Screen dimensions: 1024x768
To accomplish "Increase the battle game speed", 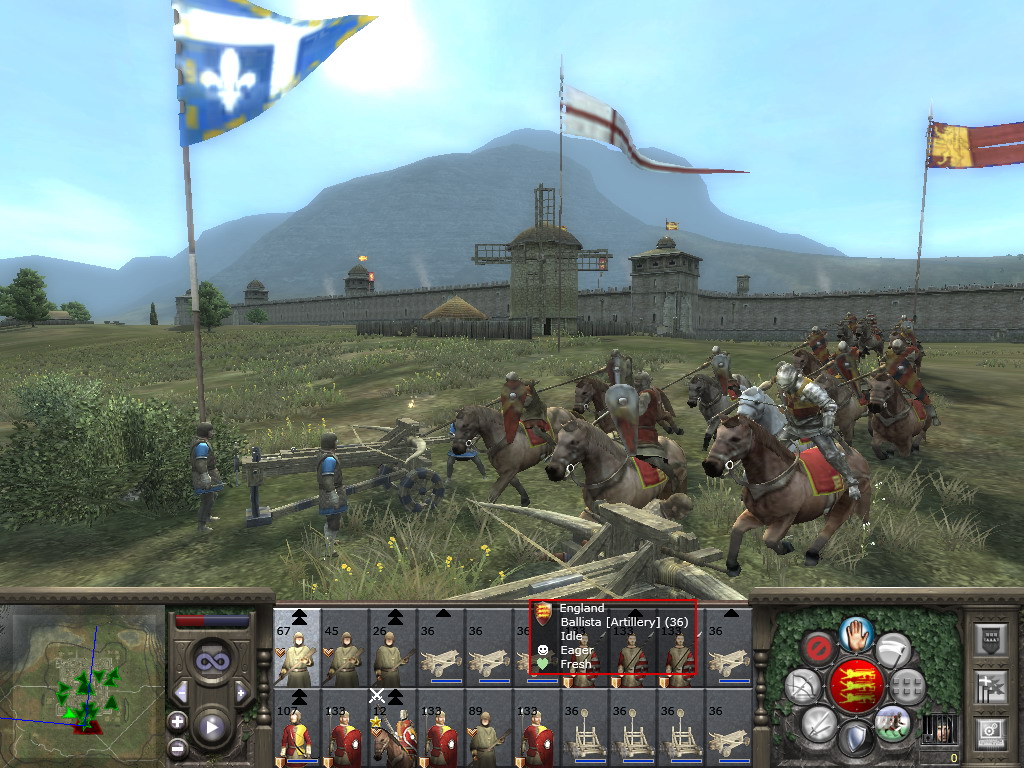I will pyautogui.click(x=242, y=692).
